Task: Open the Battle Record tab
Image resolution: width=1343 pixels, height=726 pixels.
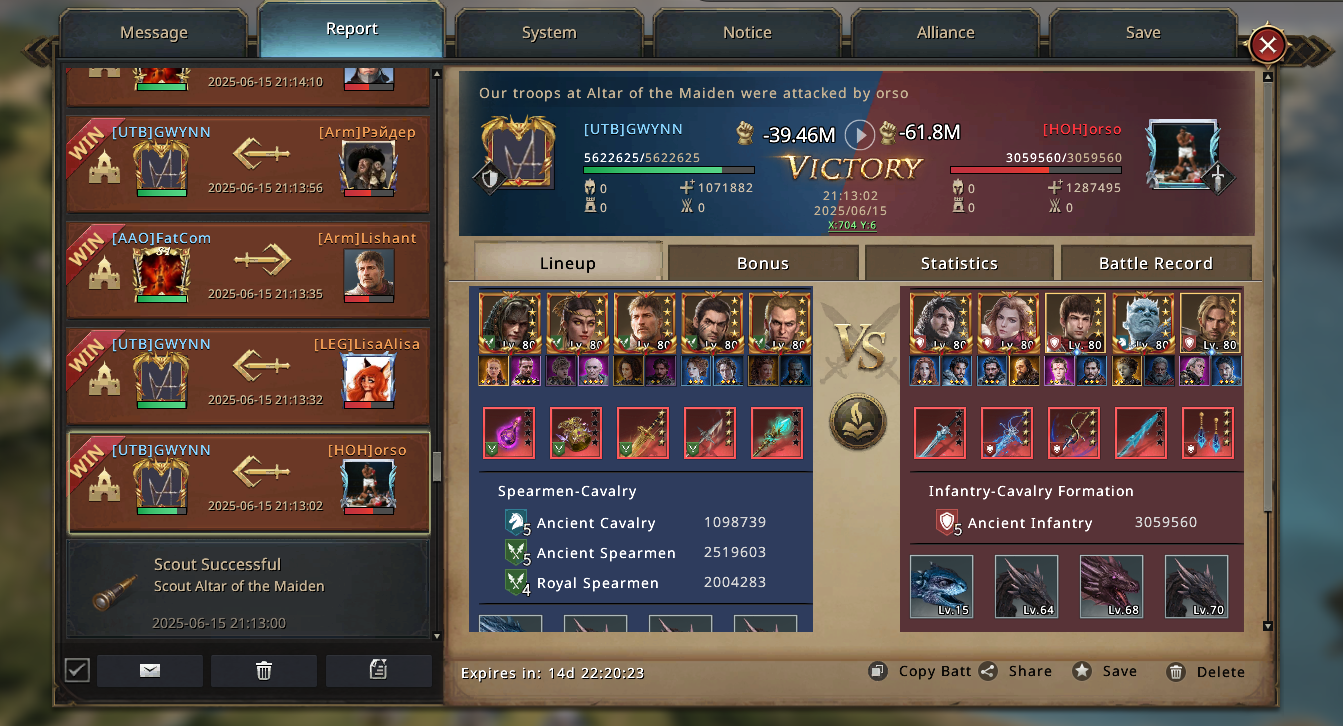Action: (x=1155, y=263)
